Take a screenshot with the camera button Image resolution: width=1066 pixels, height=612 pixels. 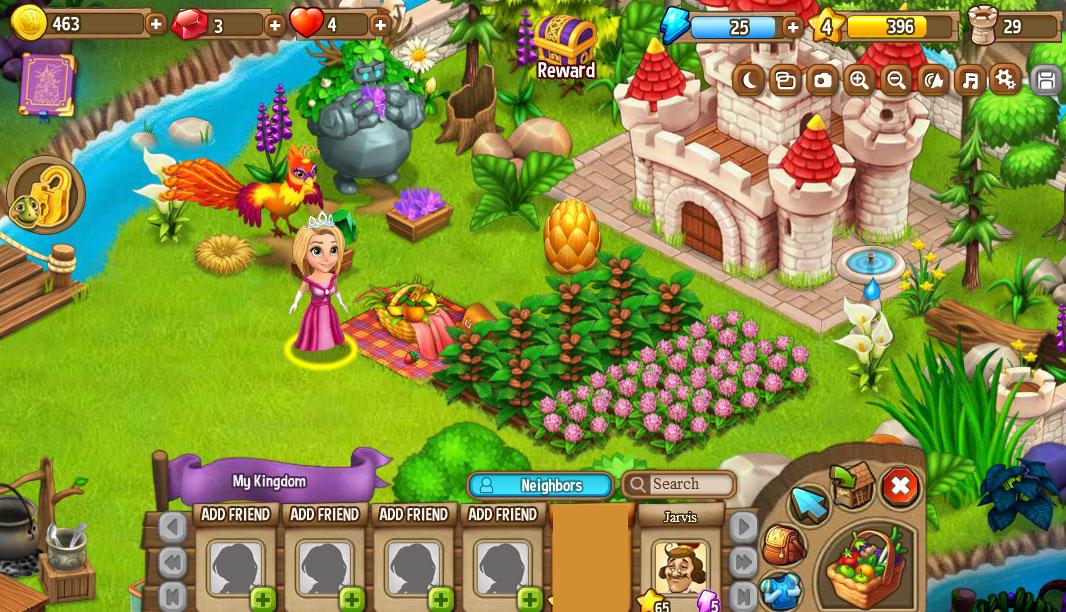click(x=822, y=80)
